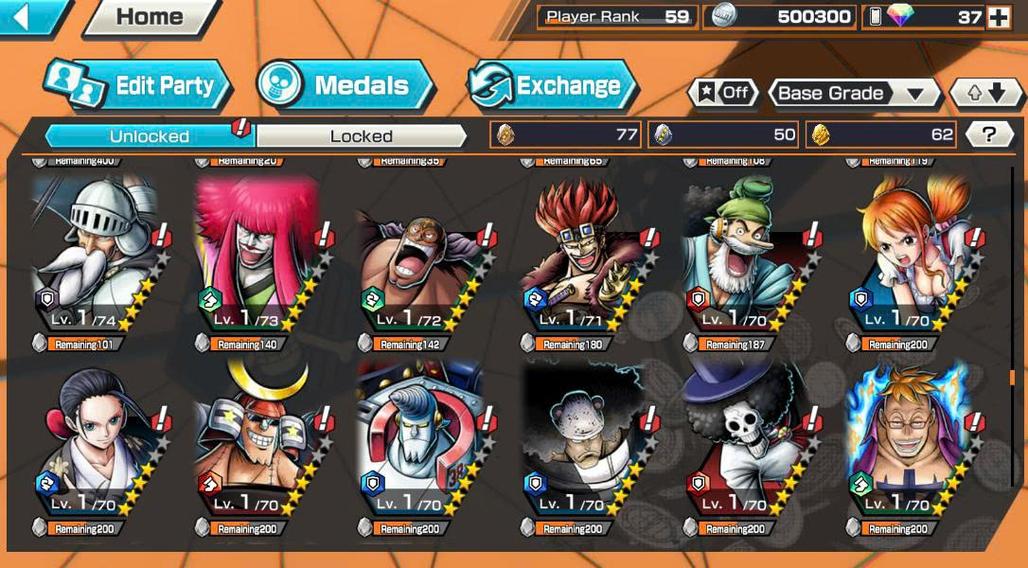The height and width of the screenshot is (568, 1028).
Task: Choose the black-haired woman in white kimono
Action: [97, 440]
